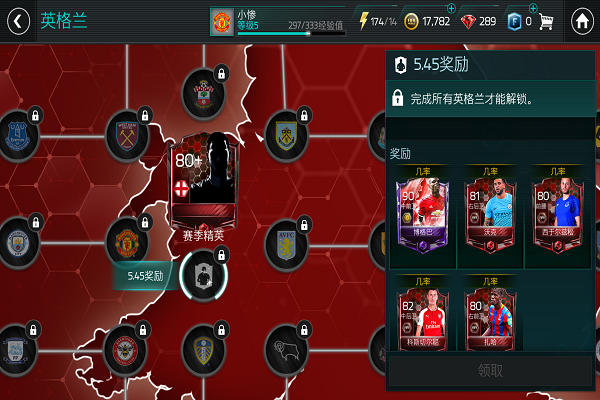Claim rewards with the 领取 button
The width and height of the screenshot is (600, 400).
490,370
